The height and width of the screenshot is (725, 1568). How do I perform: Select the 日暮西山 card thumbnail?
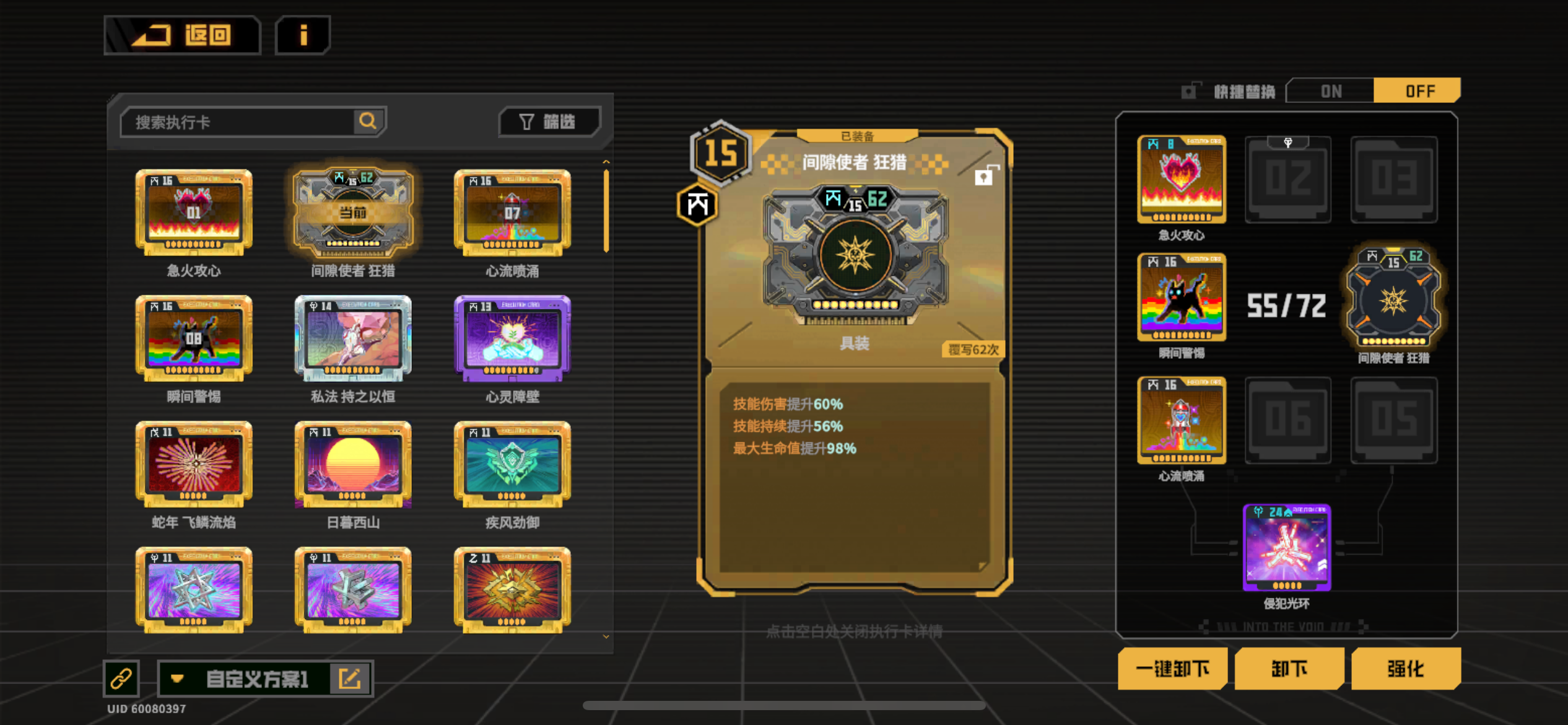[x=352, y=465]
